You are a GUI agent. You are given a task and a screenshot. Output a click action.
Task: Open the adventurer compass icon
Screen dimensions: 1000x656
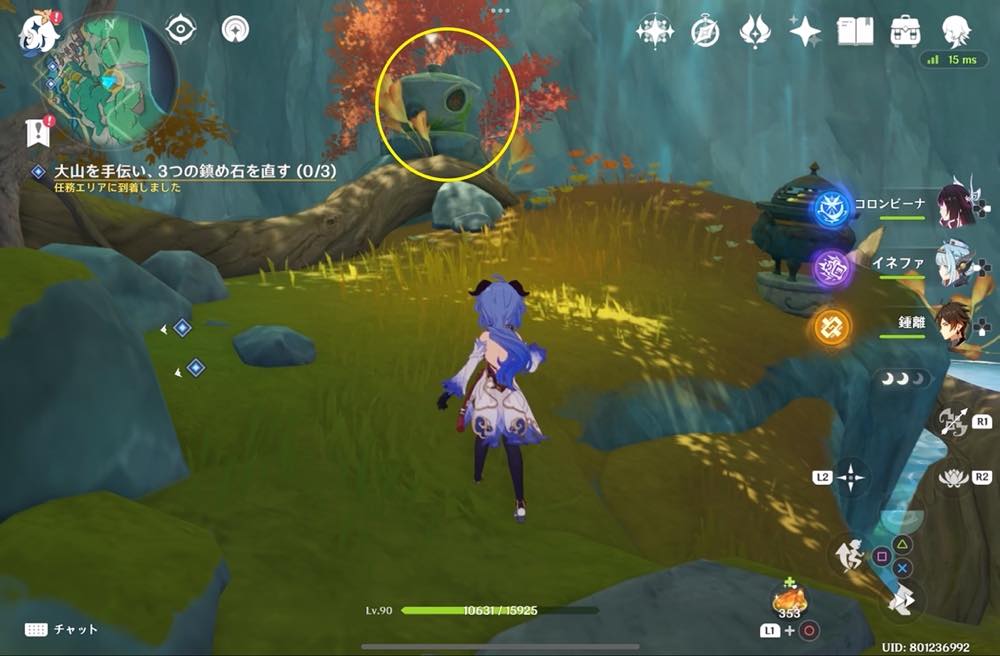[x=705, y=32]
